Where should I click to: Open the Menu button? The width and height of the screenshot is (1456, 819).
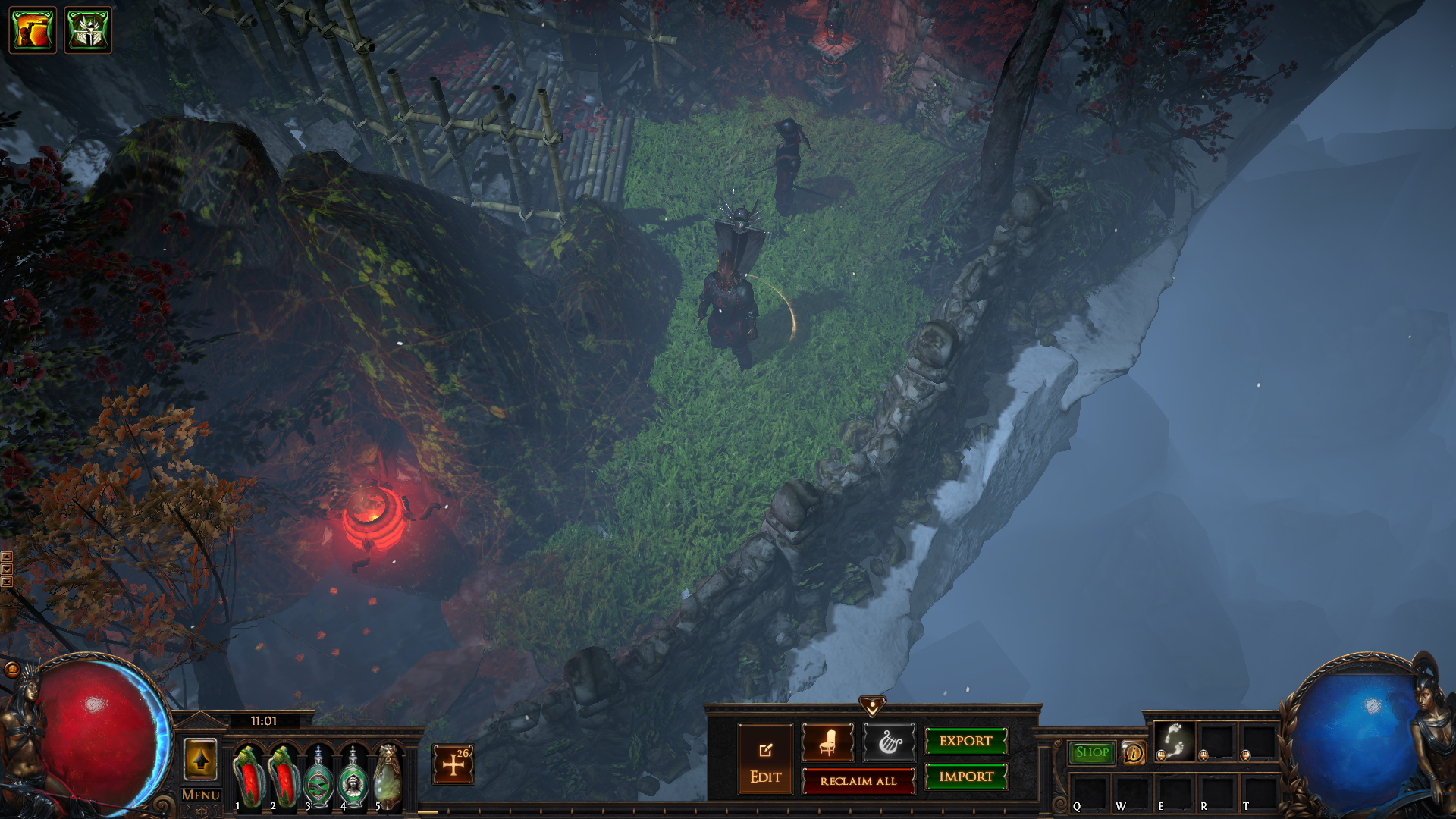coord(200,795)
